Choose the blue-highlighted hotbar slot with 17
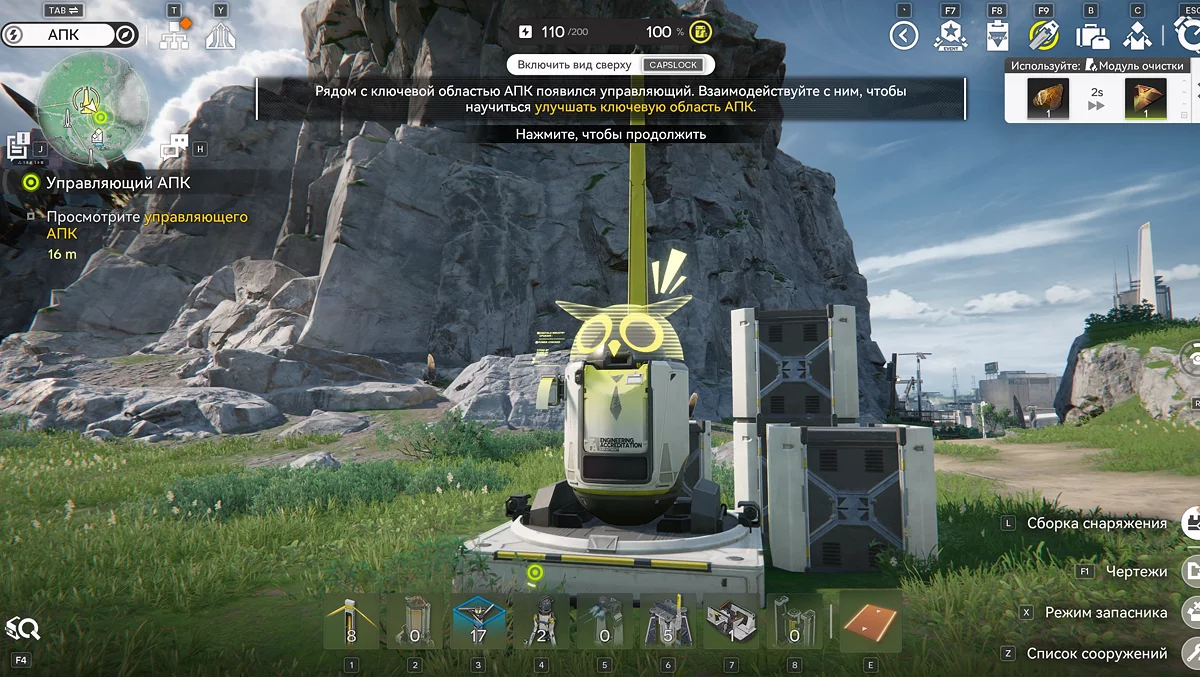 pyautogui.click(x=479, y=621)
